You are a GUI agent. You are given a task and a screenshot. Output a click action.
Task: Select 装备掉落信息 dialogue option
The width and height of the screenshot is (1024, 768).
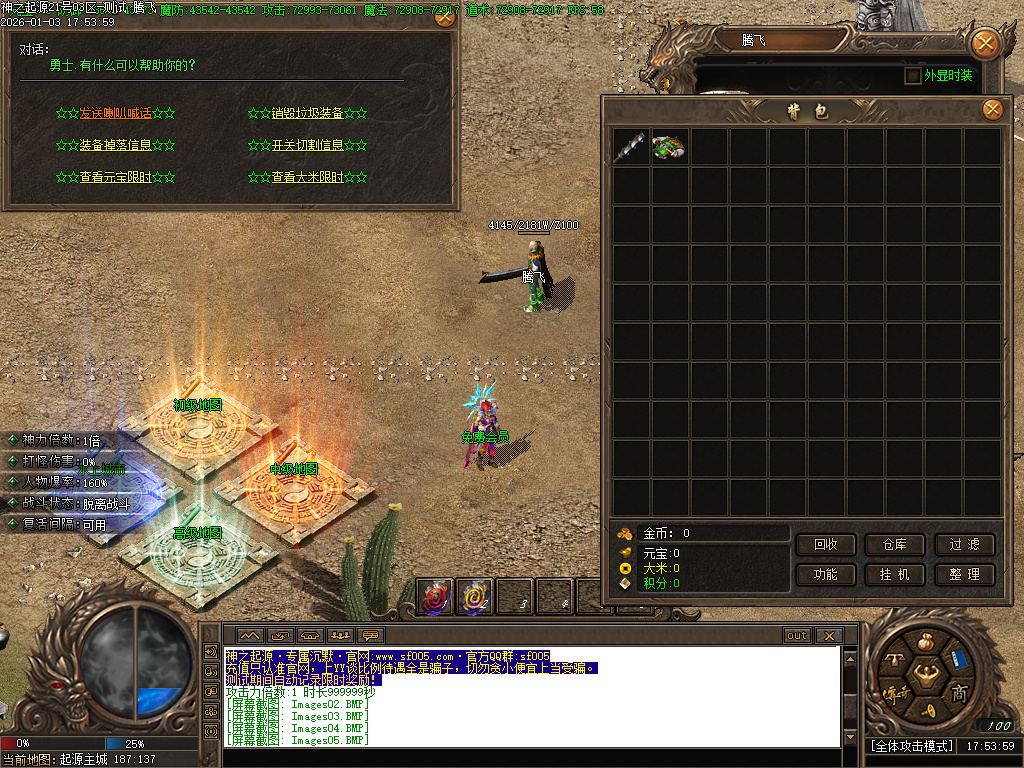pyautogui.click(x=115, y=145)
